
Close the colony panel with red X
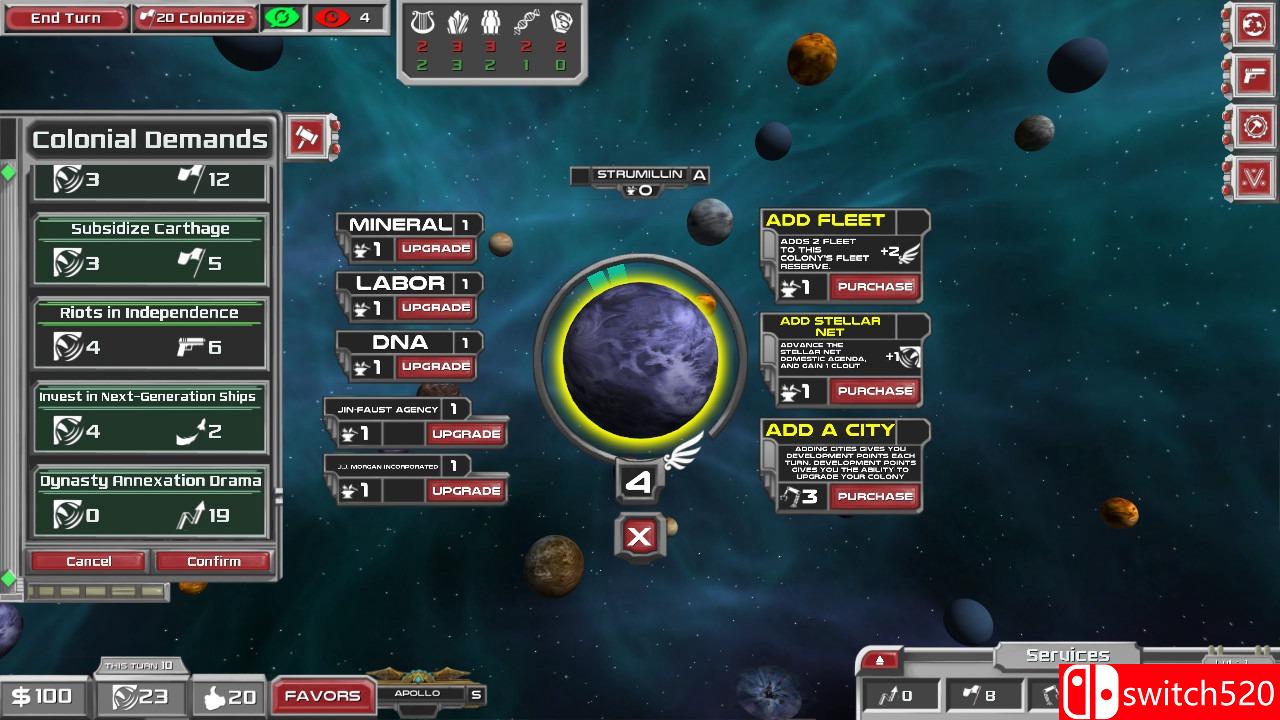tap(639, 537)
